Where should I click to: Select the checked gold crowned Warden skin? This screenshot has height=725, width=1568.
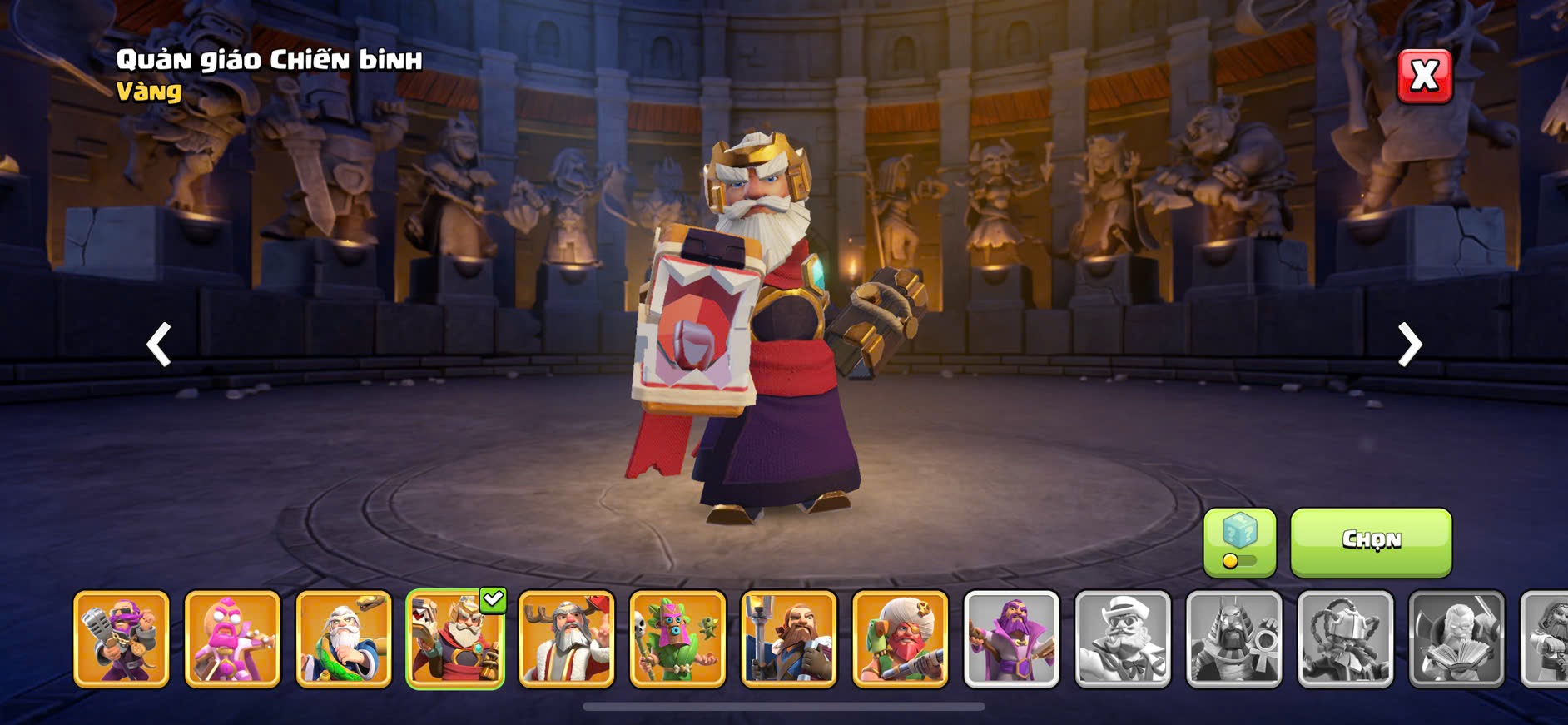pyautogui.click(x=455, y=639)
